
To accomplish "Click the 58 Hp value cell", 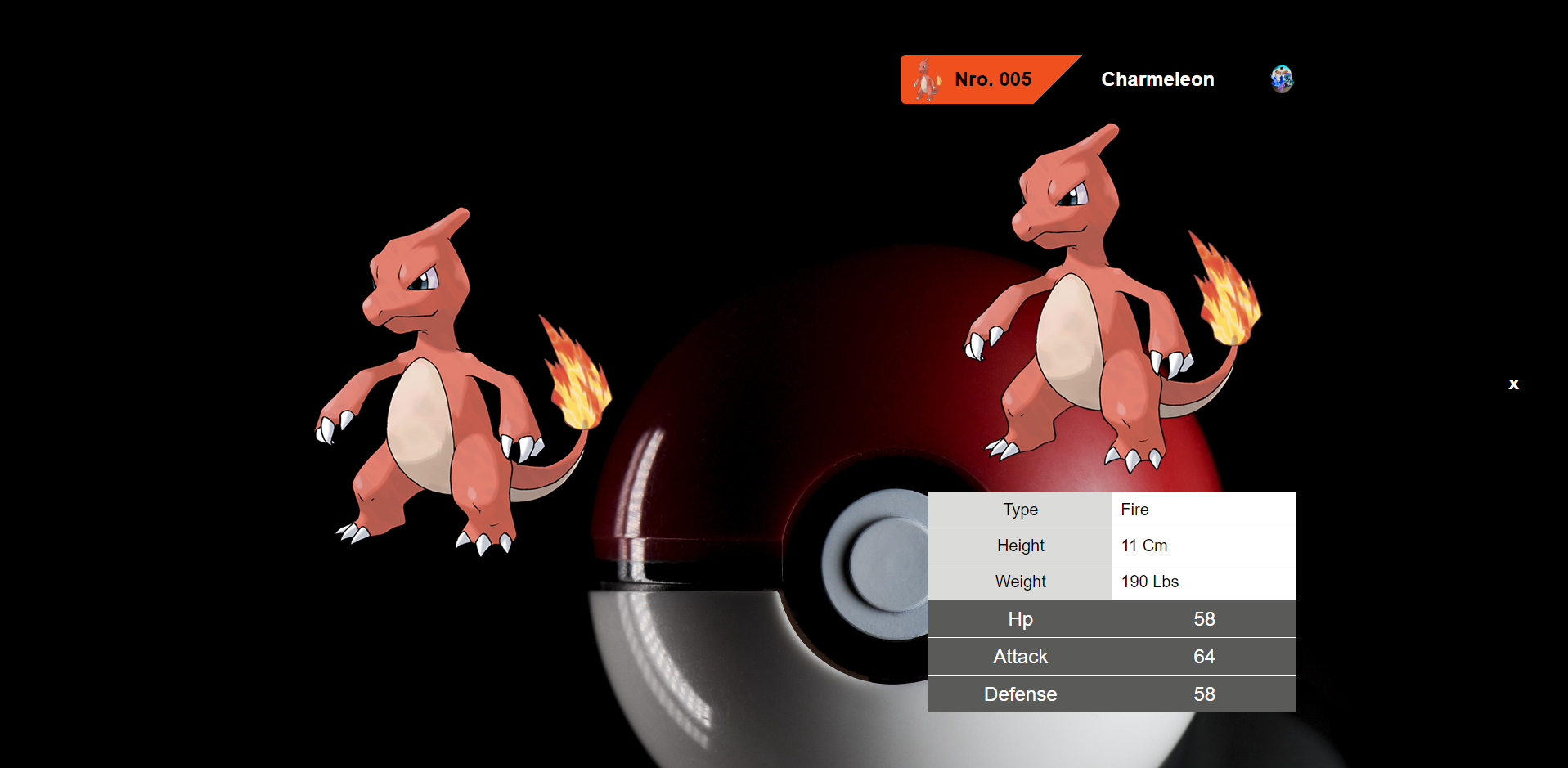I will point(1204,619).
